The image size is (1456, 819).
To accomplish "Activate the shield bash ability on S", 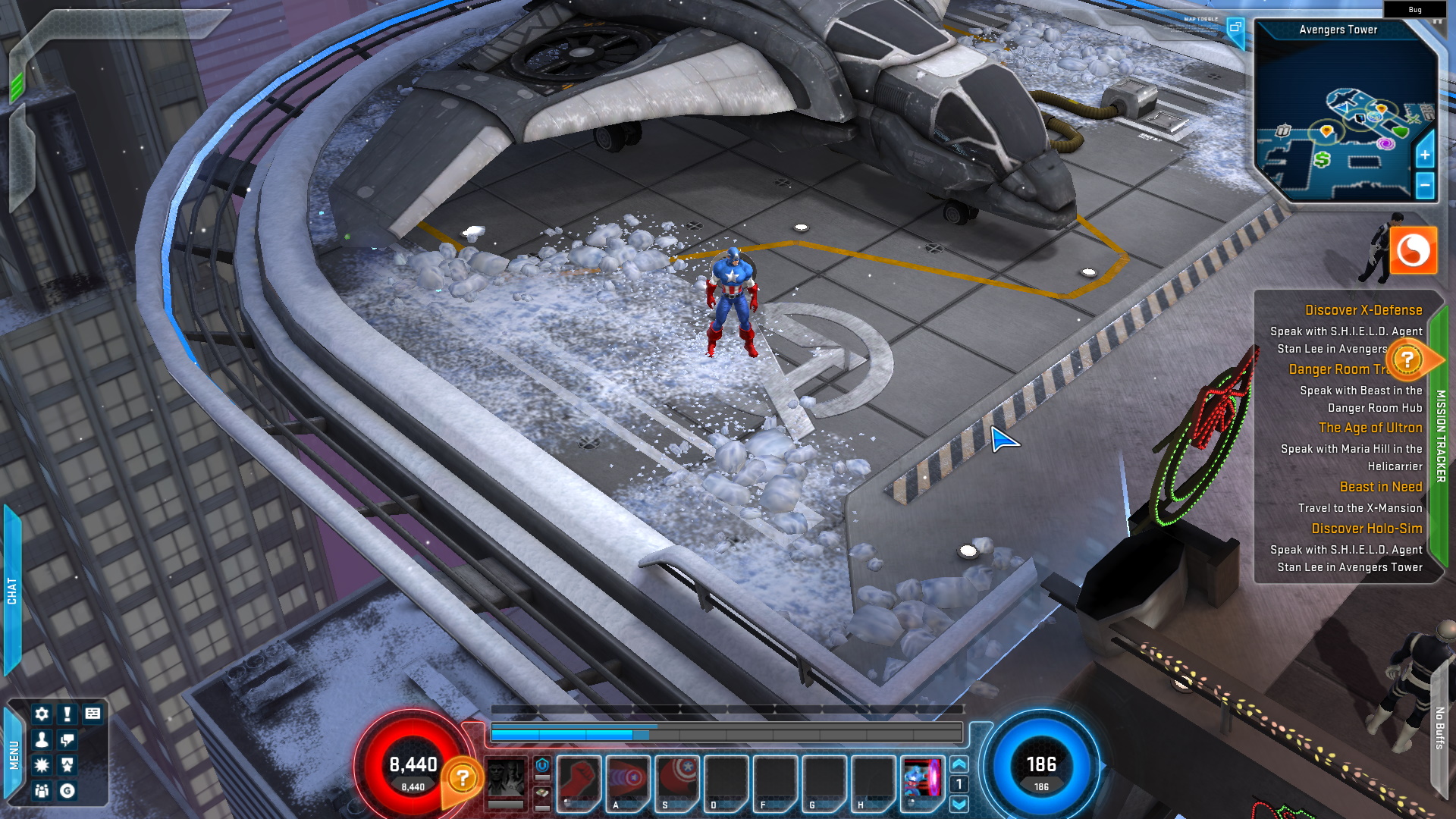I will pos(677,781).
